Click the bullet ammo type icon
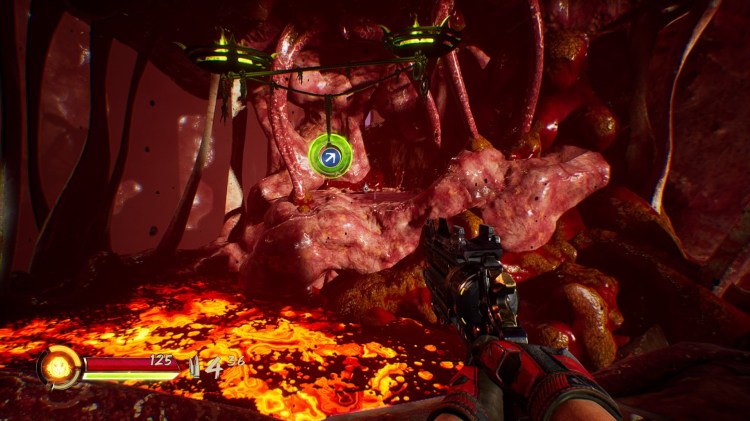Viewport: 750px width, 421px height. [x=195, y=366]
